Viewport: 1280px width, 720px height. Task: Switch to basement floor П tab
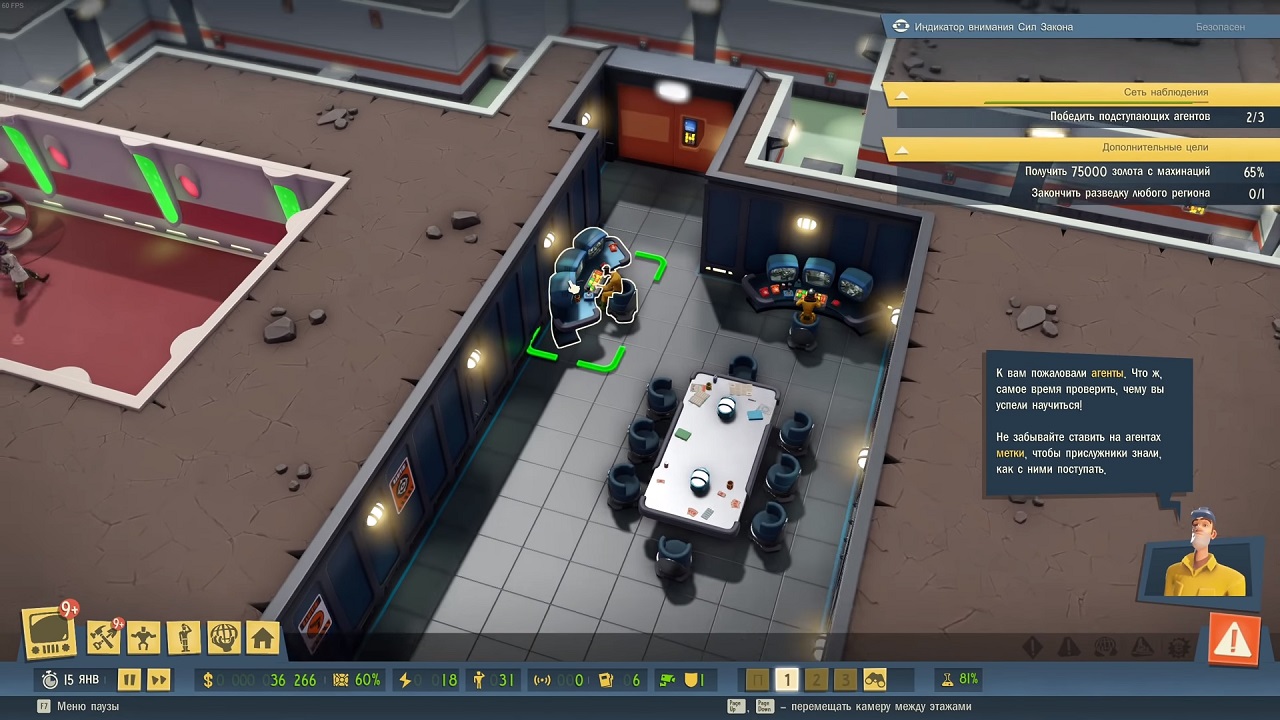pos(757,678)
